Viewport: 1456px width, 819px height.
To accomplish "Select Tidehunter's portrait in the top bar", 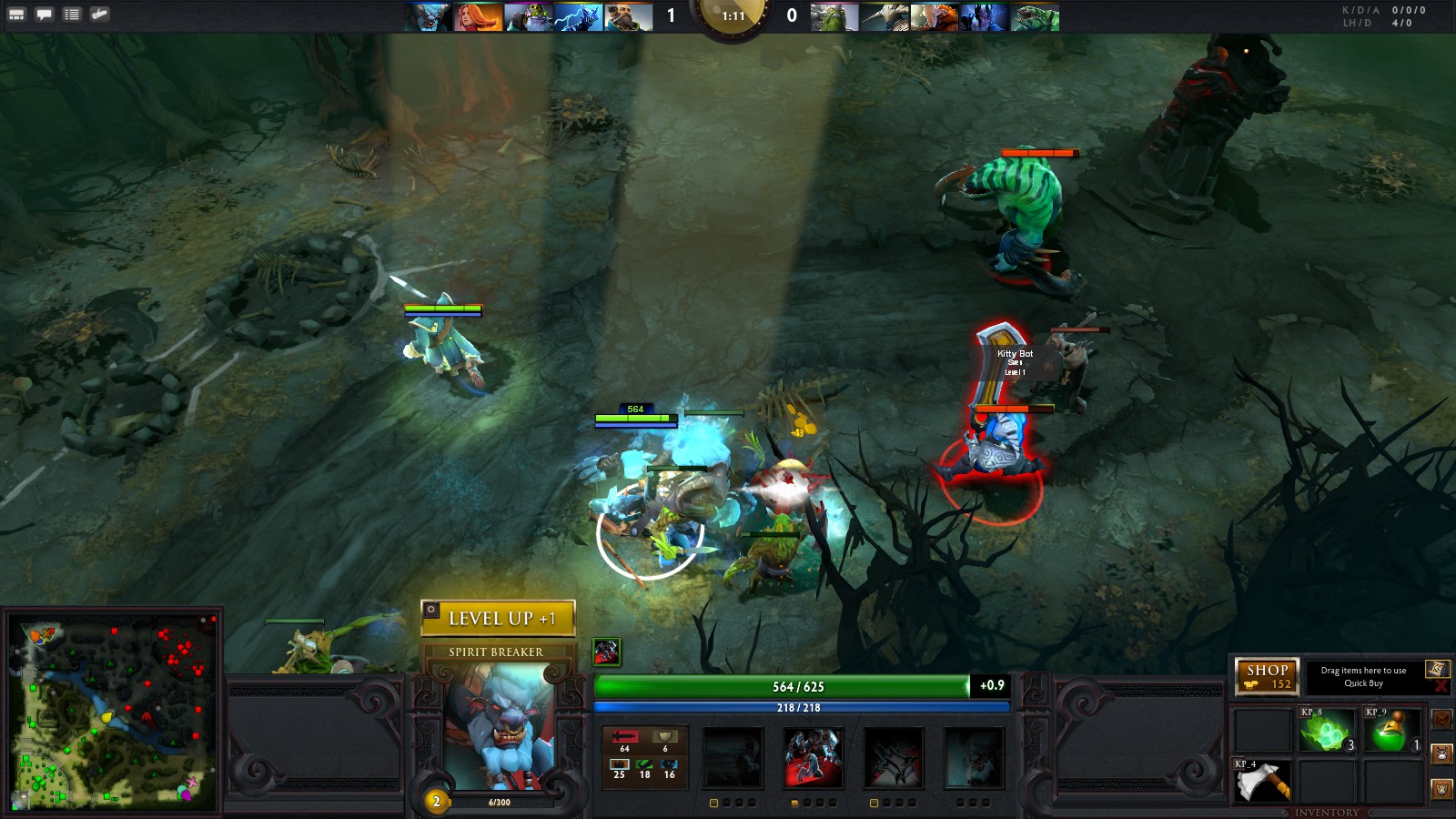I will point(1036,17).
